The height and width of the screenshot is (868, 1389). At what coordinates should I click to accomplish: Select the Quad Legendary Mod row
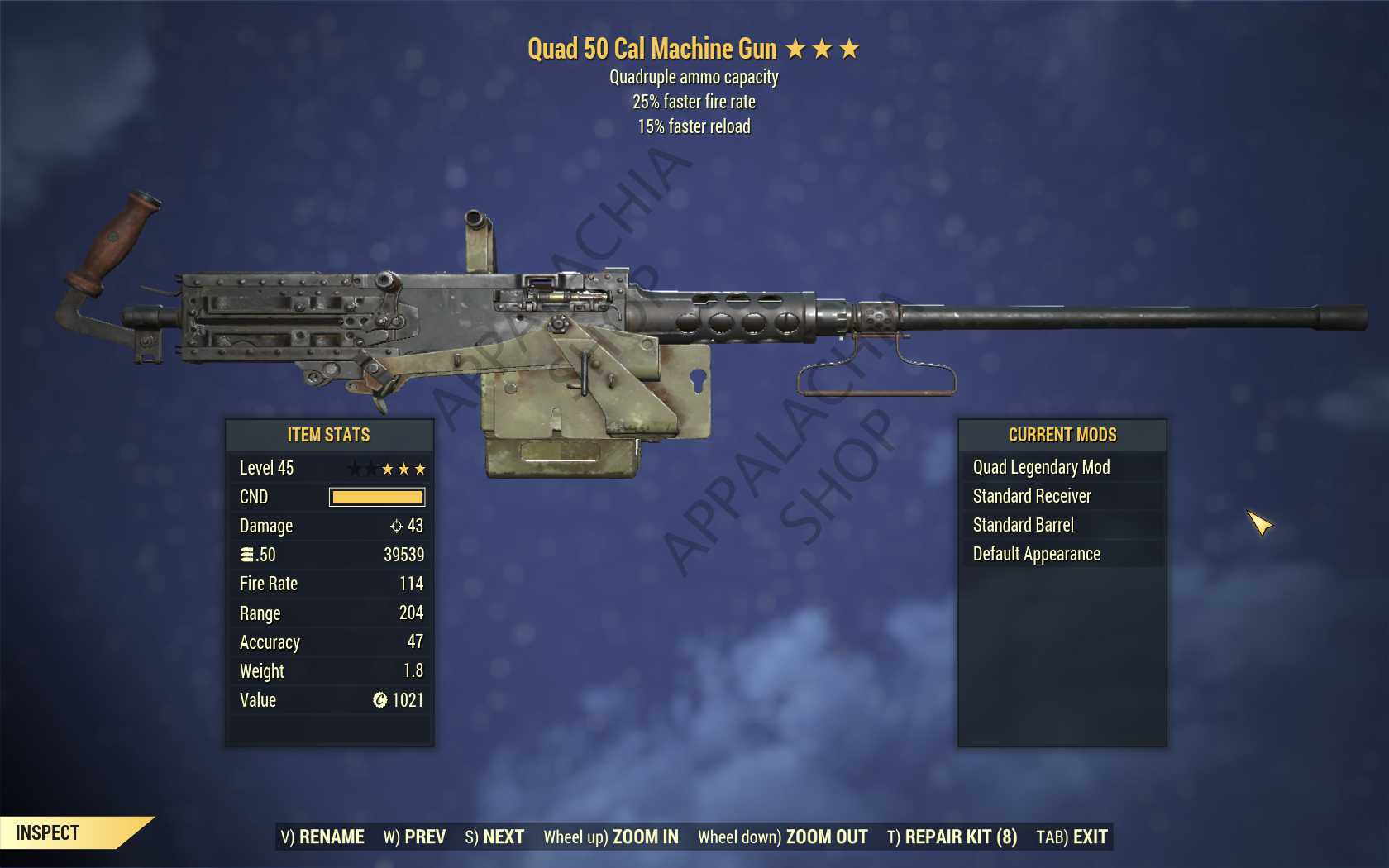[x=1062, y=467]
